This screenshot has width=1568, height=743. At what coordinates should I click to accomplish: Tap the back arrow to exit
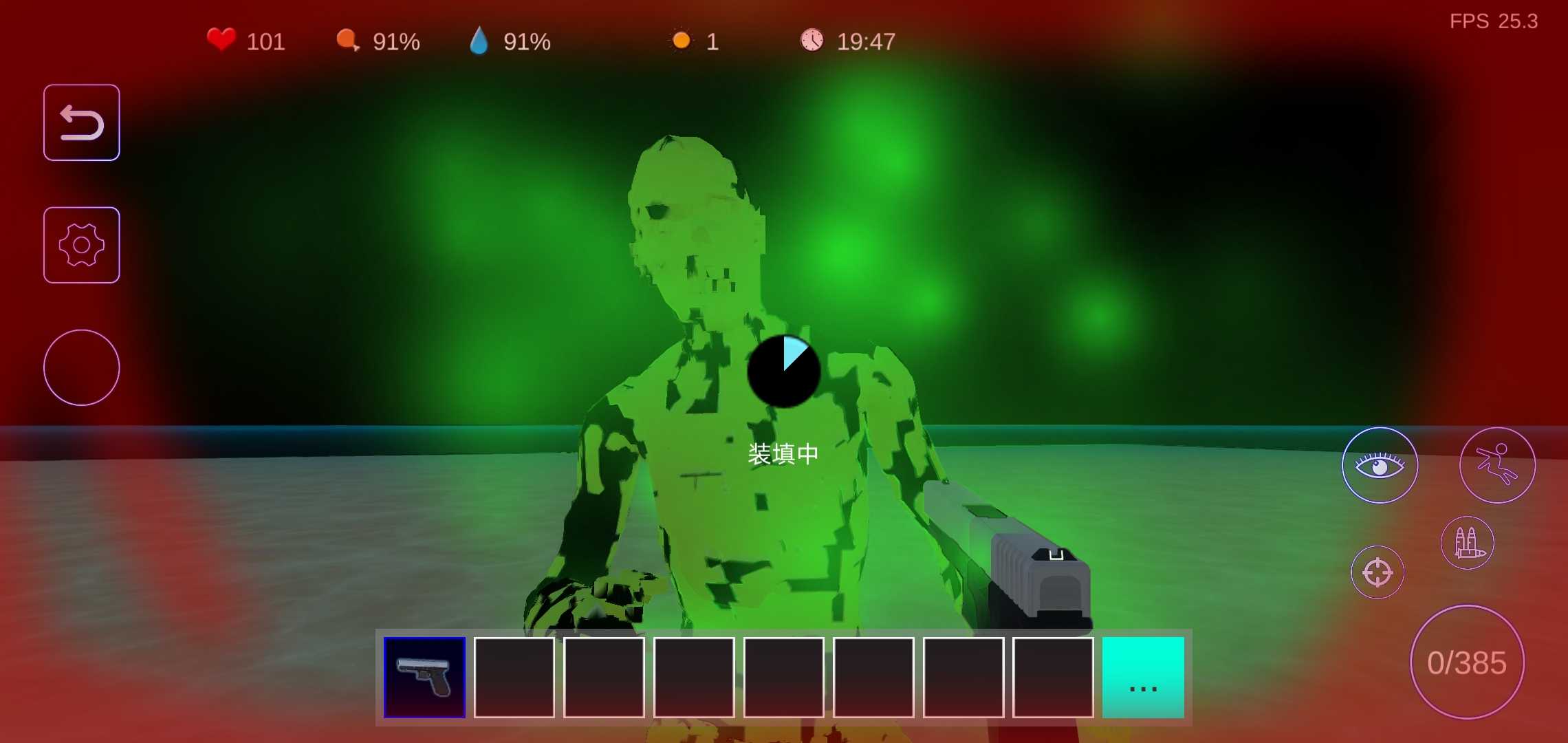coord(81,122)
